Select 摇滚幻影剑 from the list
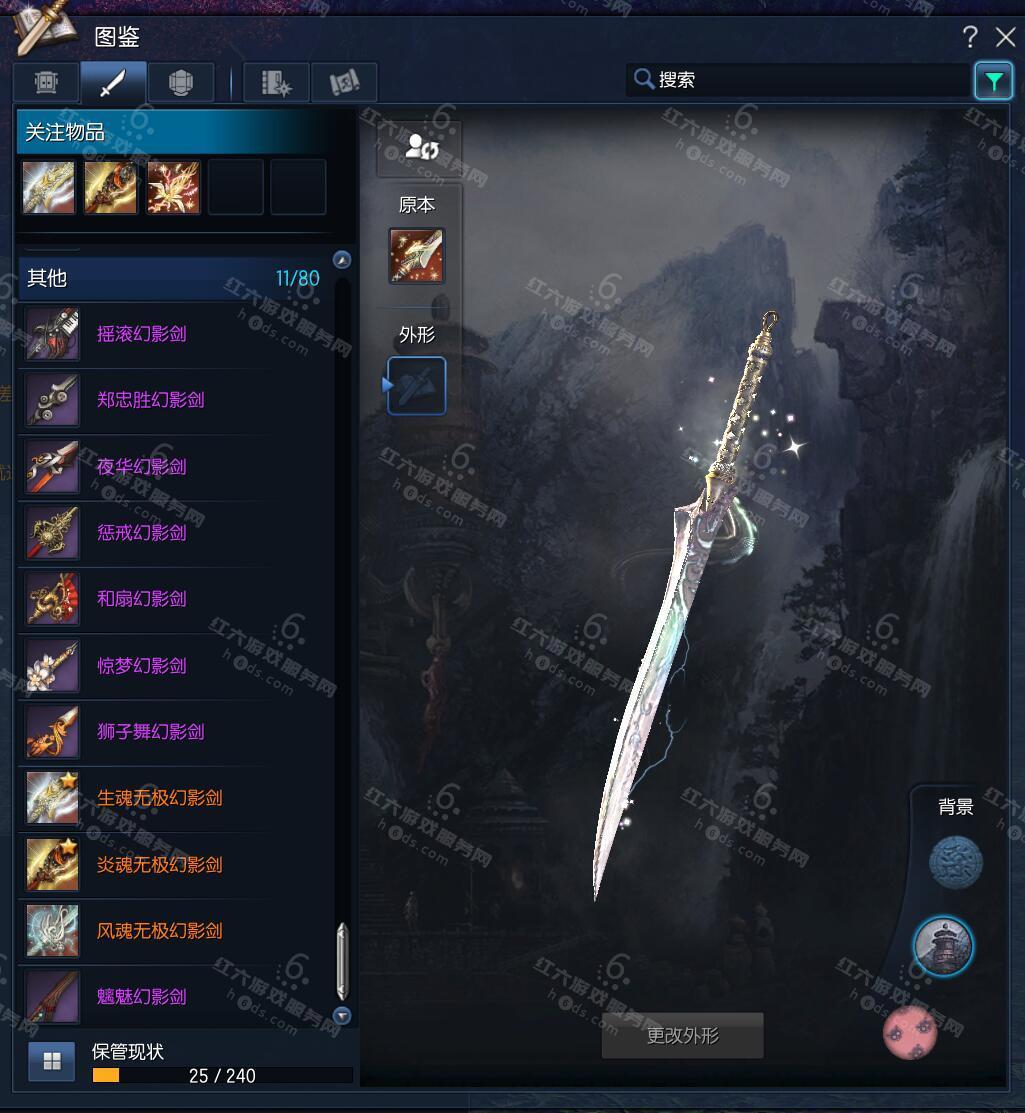This screenshot has height=1113, width=1025. [141, 334]
